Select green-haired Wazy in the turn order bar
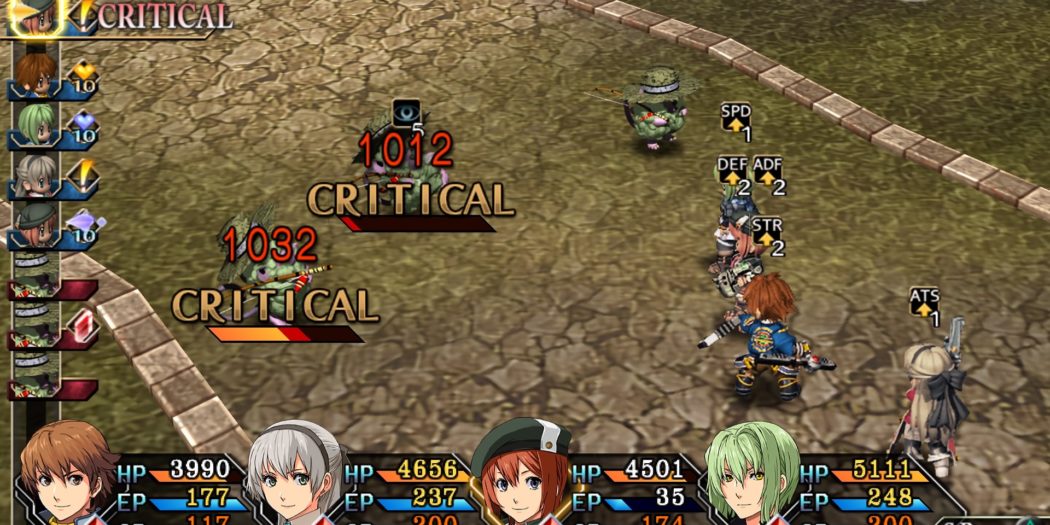The image size is (1050, 525). click(35, 124)
